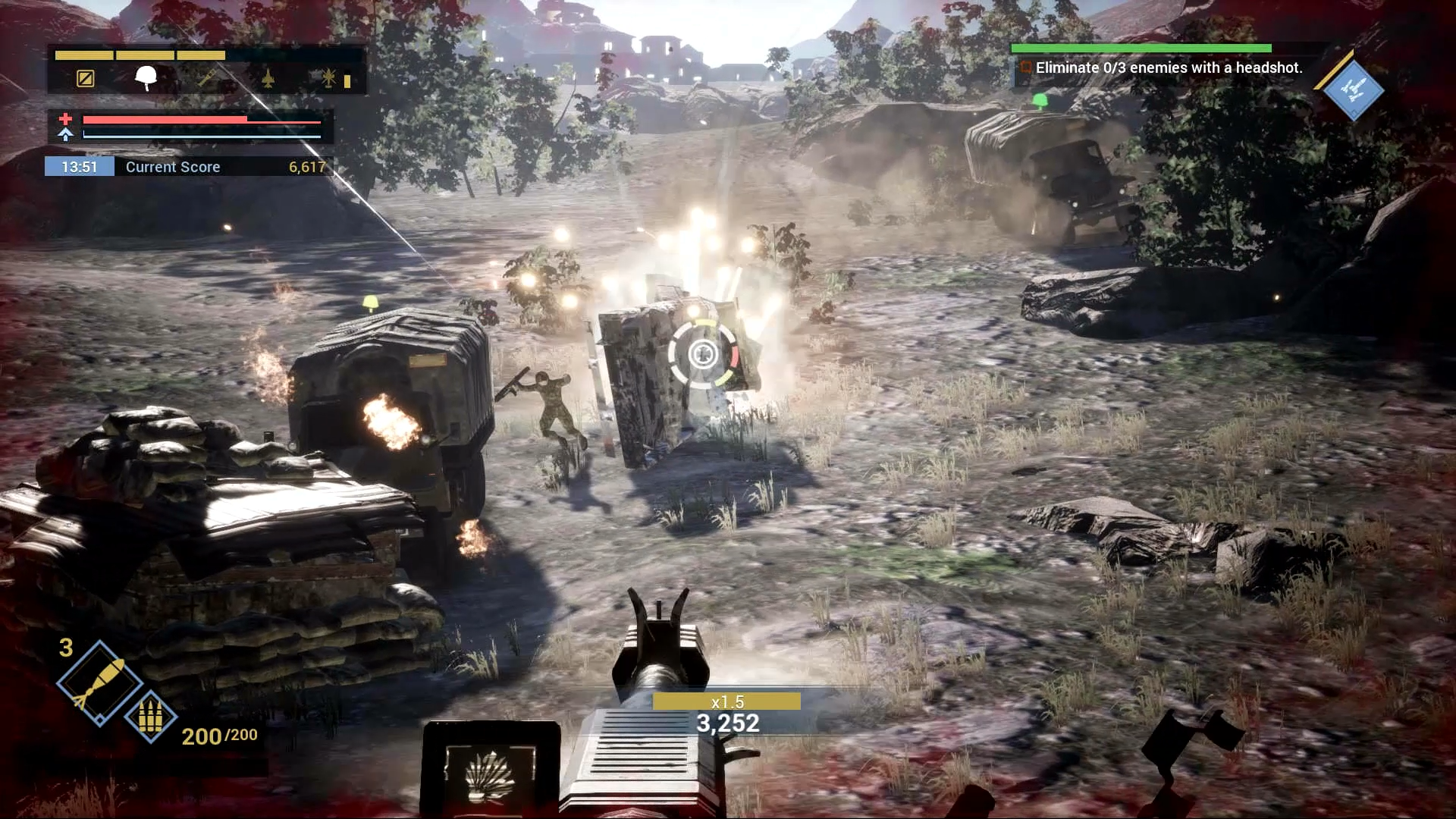Activate the mortar shell weapon slot
Image resolution: width=1456 pixels, height=819 pixels.
coord(99,683)
